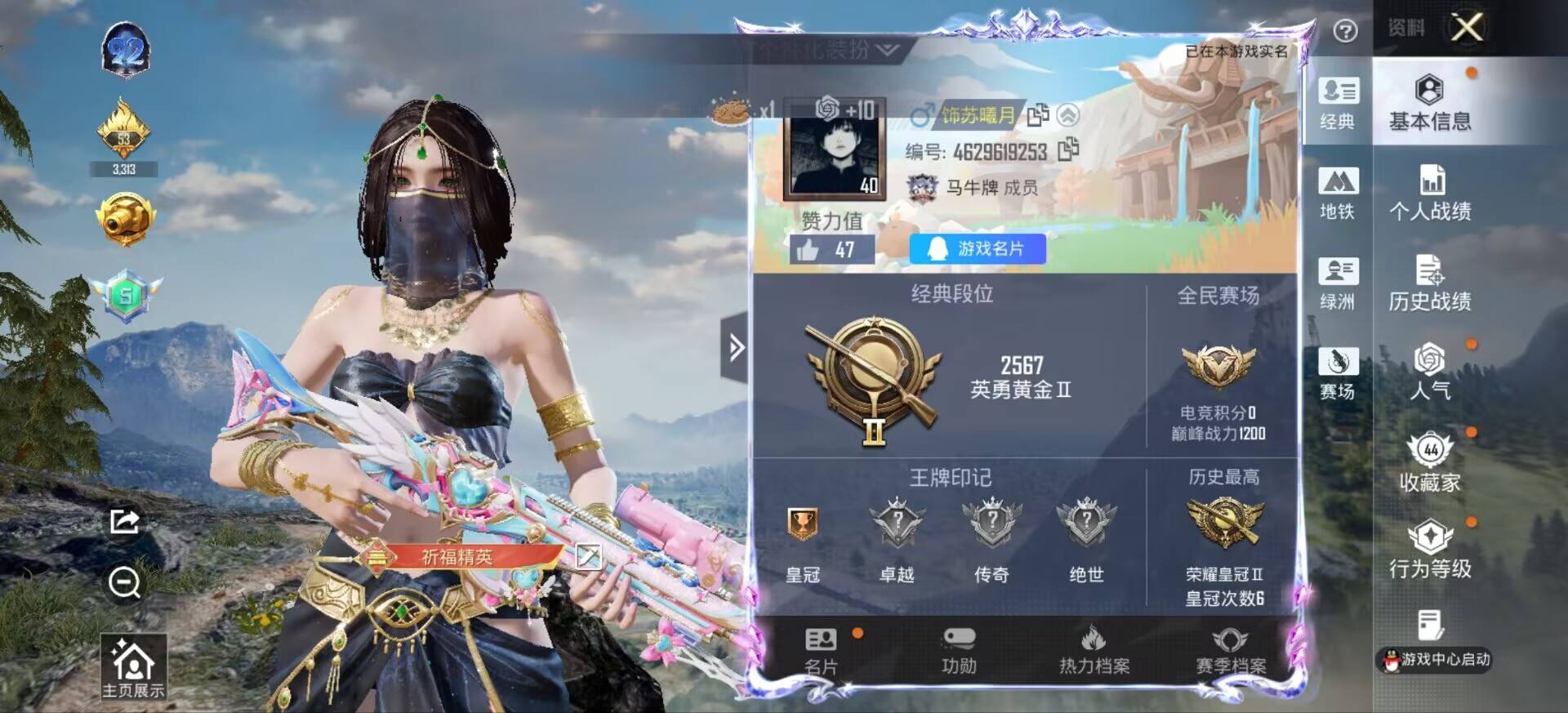
Task: Open the 收藏家 collector page
Action: (x=1429, y=462)
